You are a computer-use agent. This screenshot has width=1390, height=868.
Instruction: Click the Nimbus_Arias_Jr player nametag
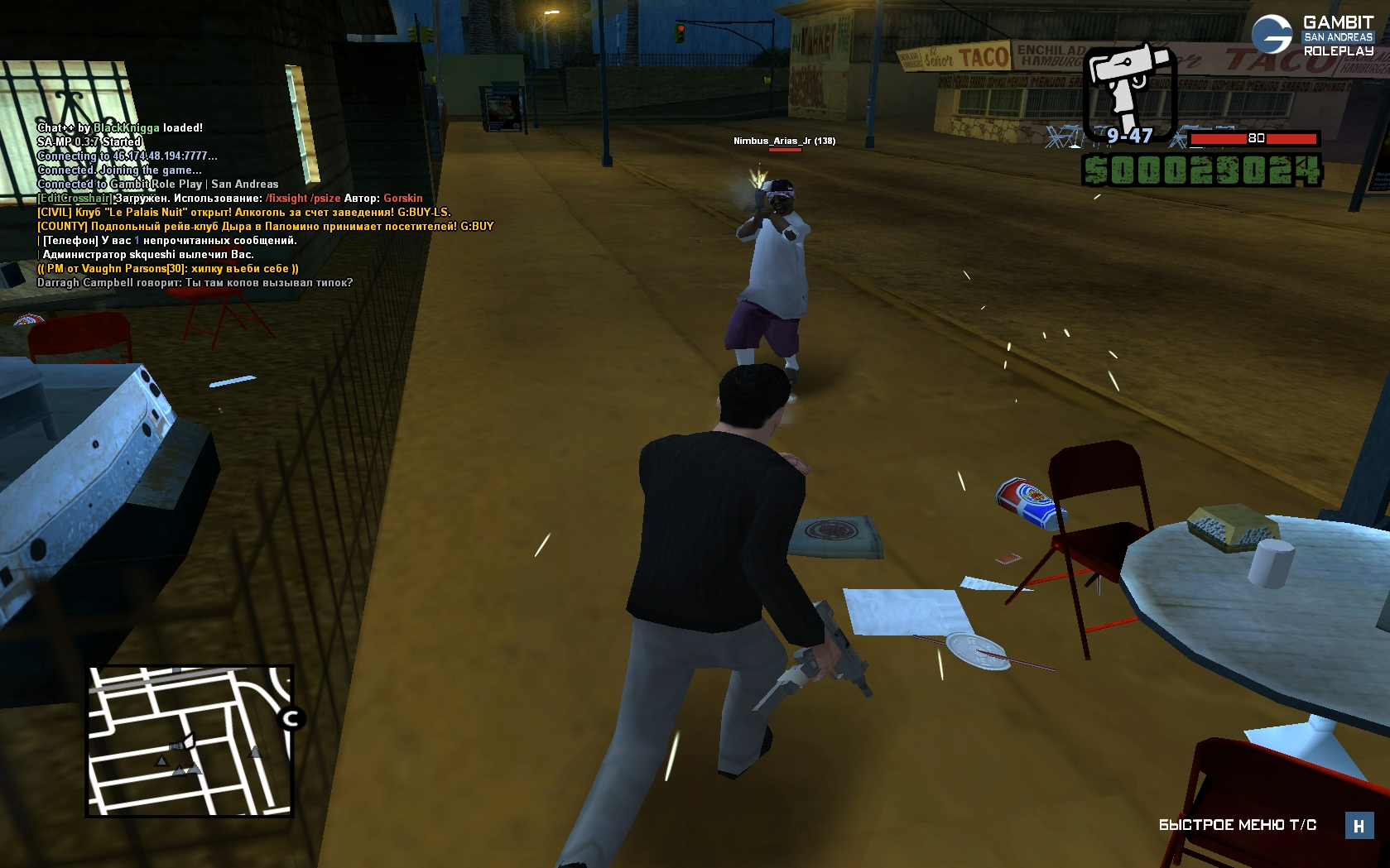pos(784,141)
